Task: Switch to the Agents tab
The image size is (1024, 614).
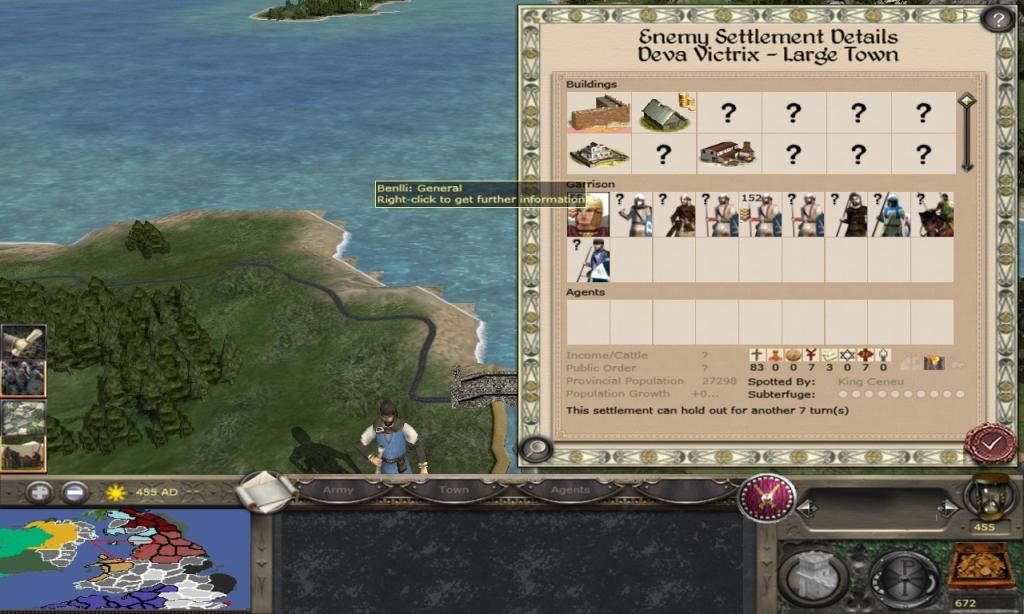Action: (x=570, y=490)
